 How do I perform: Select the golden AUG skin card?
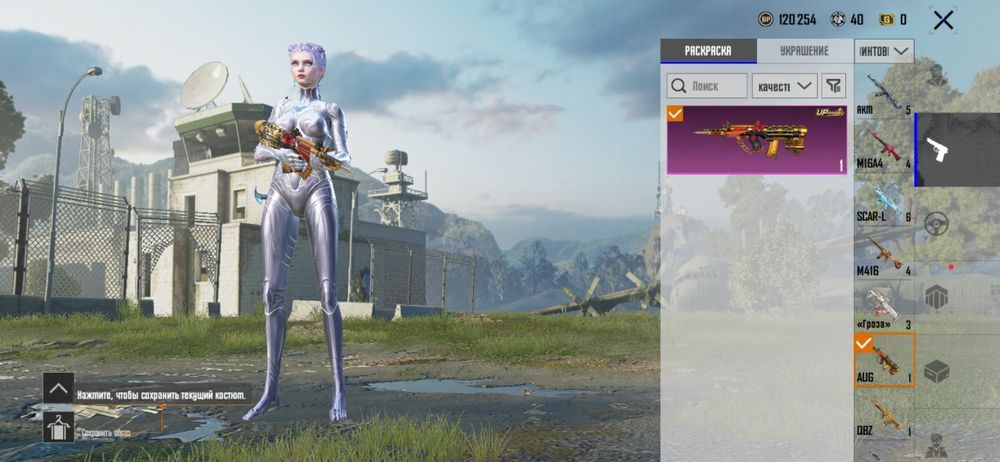click(757, 140)
